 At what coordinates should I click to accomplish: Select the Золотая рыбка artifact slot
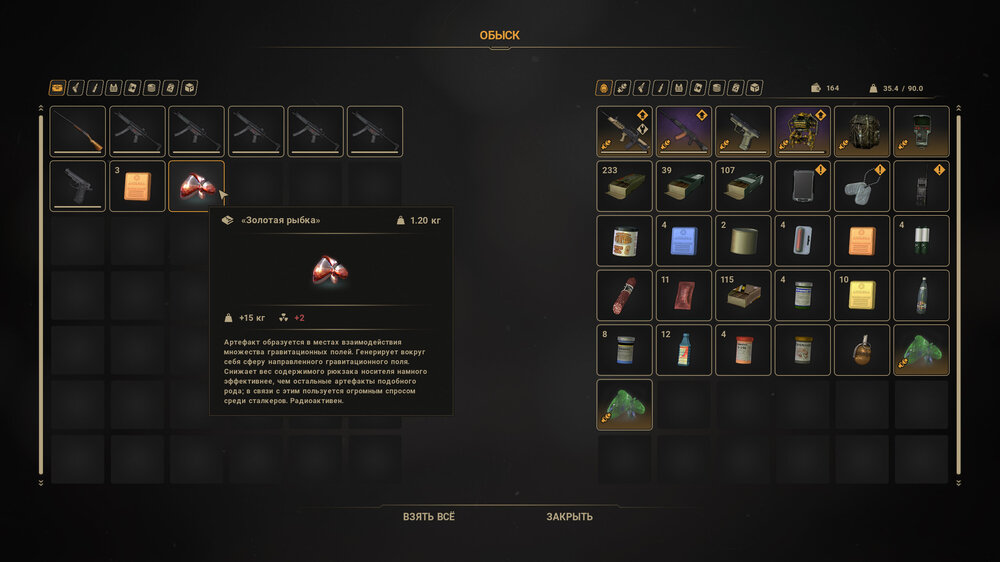196,186
